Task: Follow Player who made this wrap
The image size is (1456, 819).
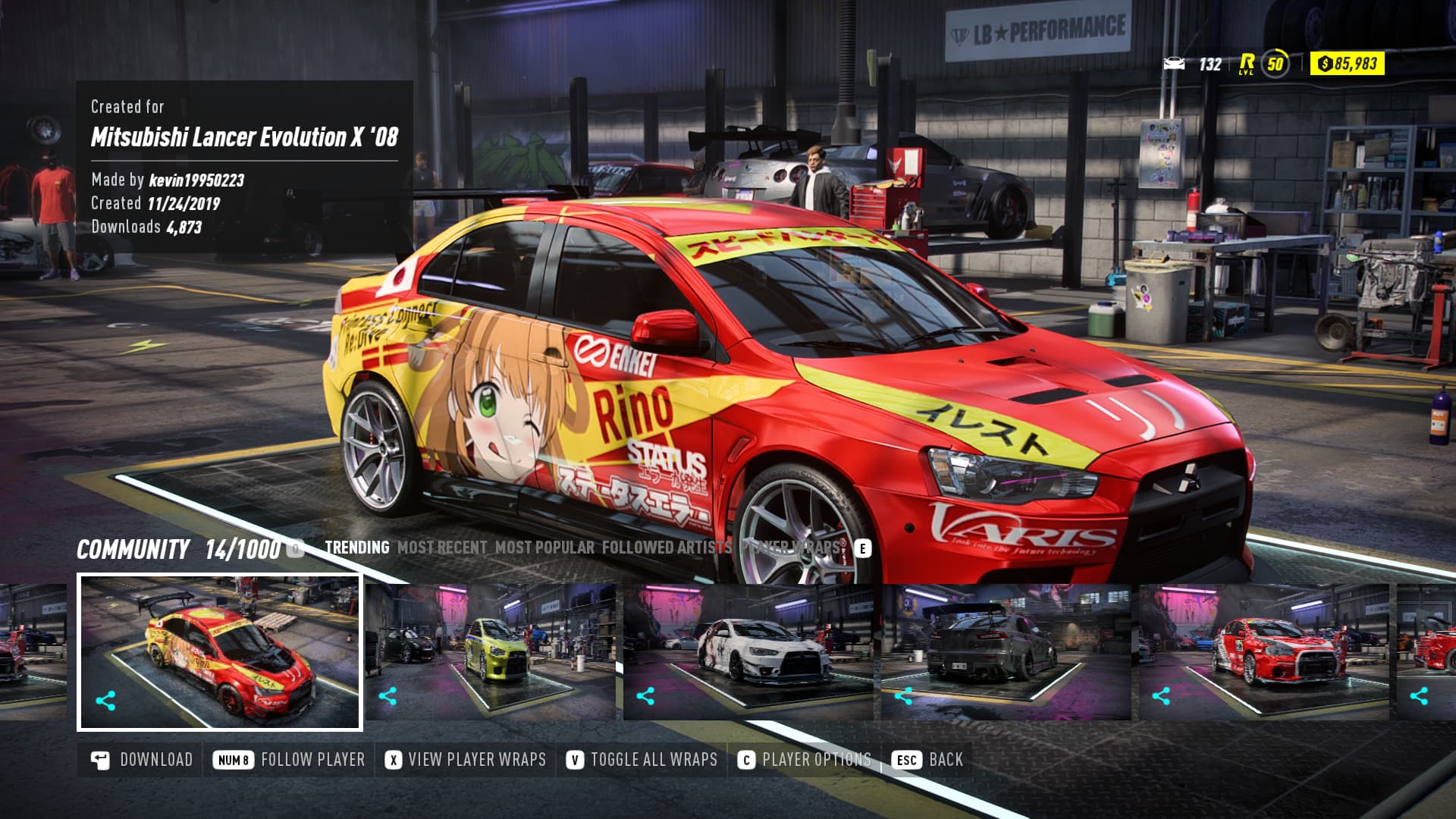Action: click(x=290, y=760)
